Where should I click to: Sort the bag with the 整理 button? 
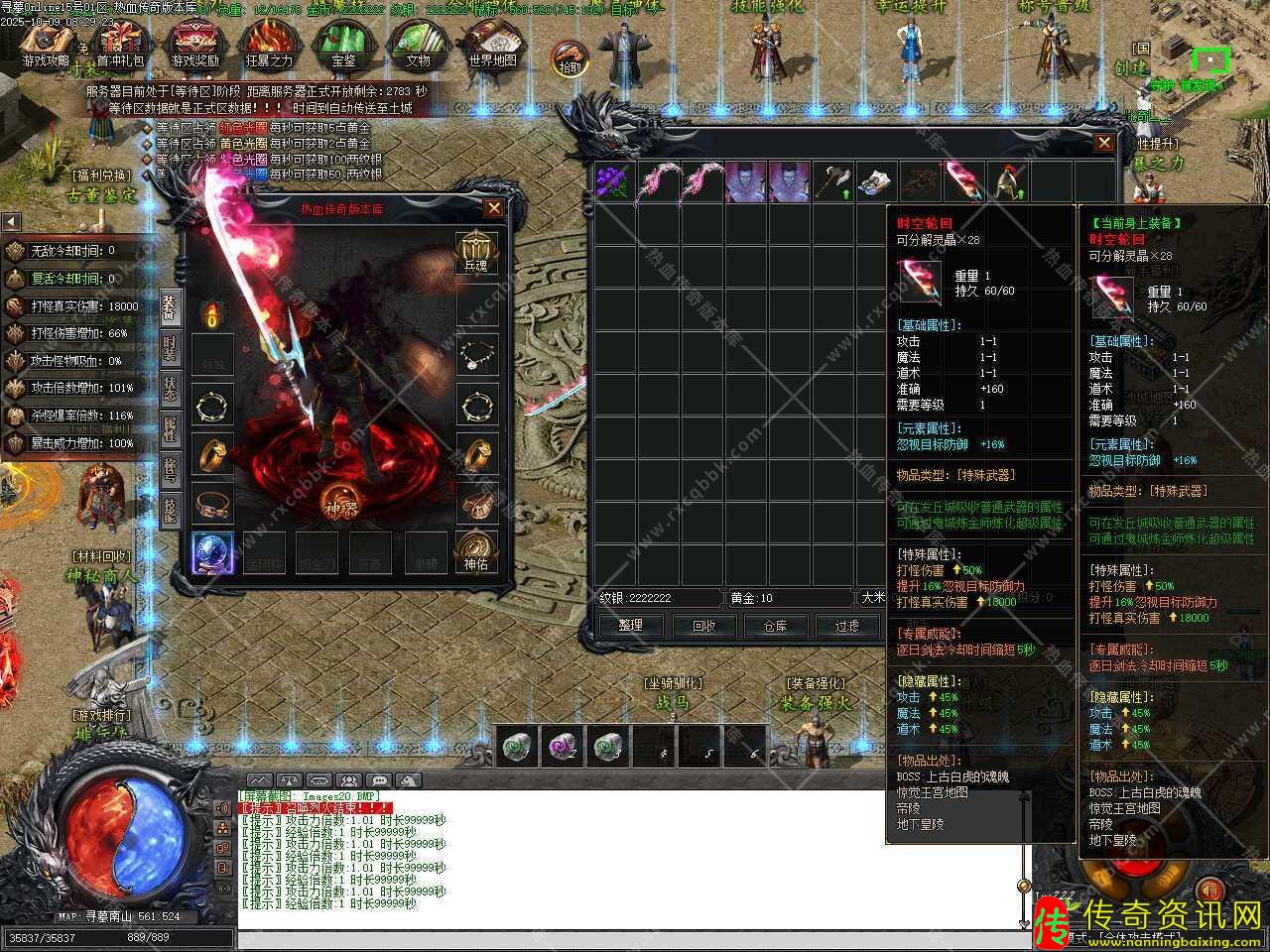point(631,626)
